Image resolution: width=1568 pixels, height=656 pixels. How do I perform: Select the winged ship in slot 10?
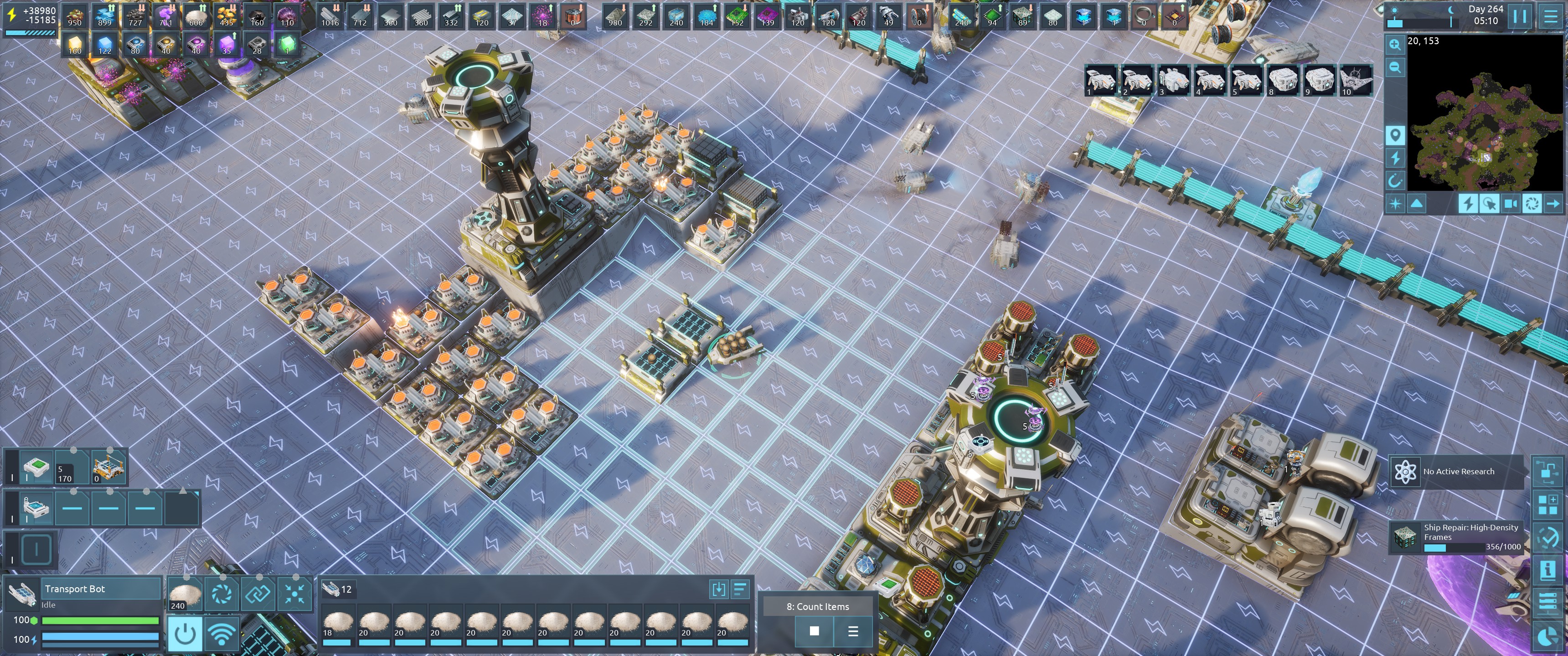[x=1356, y=80]
